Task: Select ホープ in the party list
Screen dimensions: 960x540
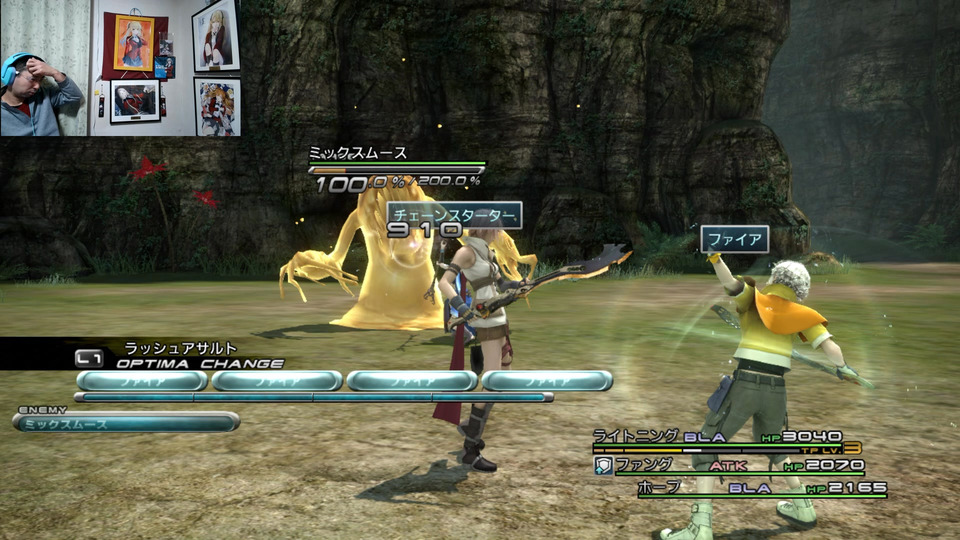Action: 659,487
